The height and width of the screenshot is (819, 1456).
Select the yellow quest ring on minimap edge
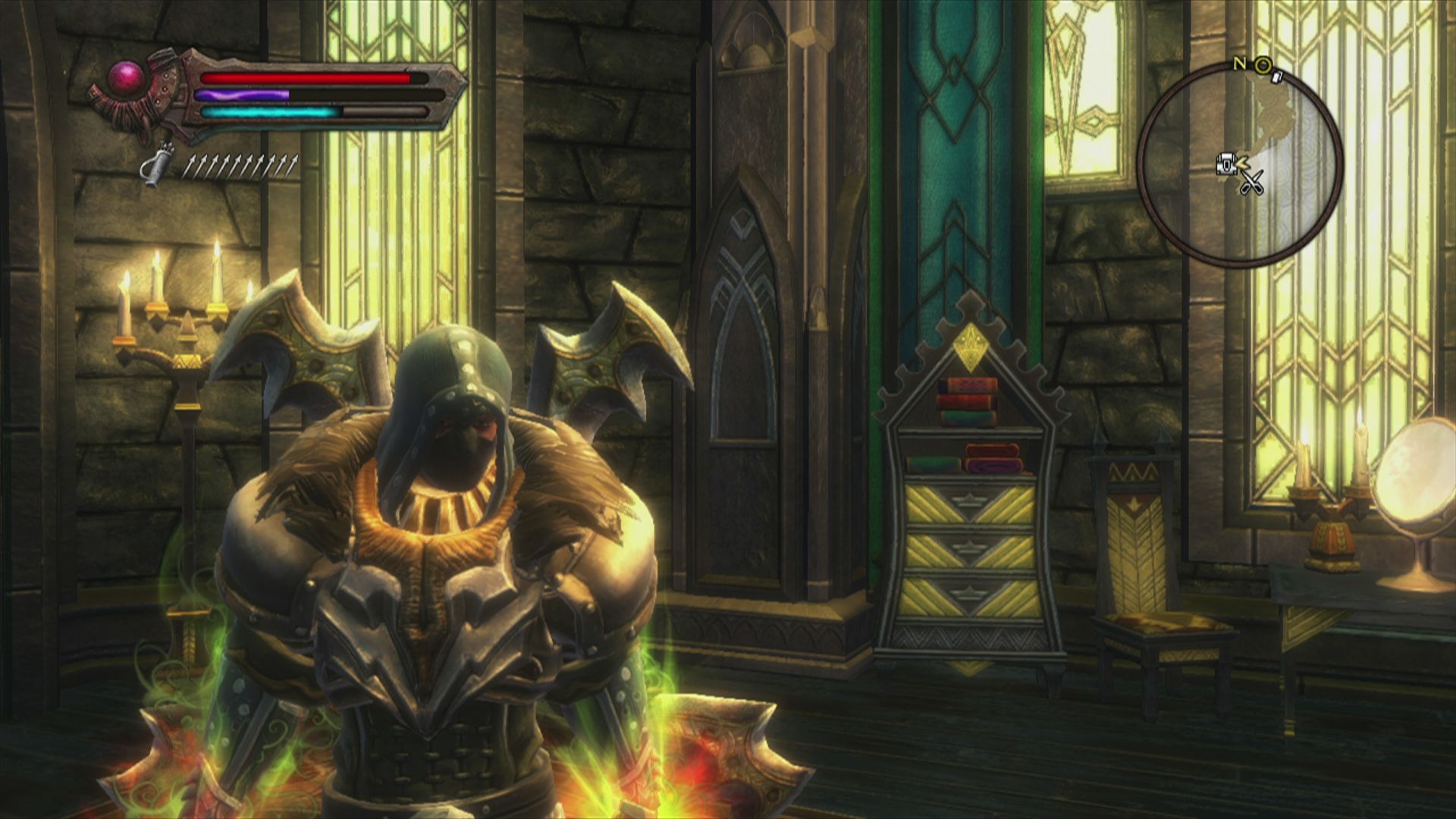[x=1263, y=66]
